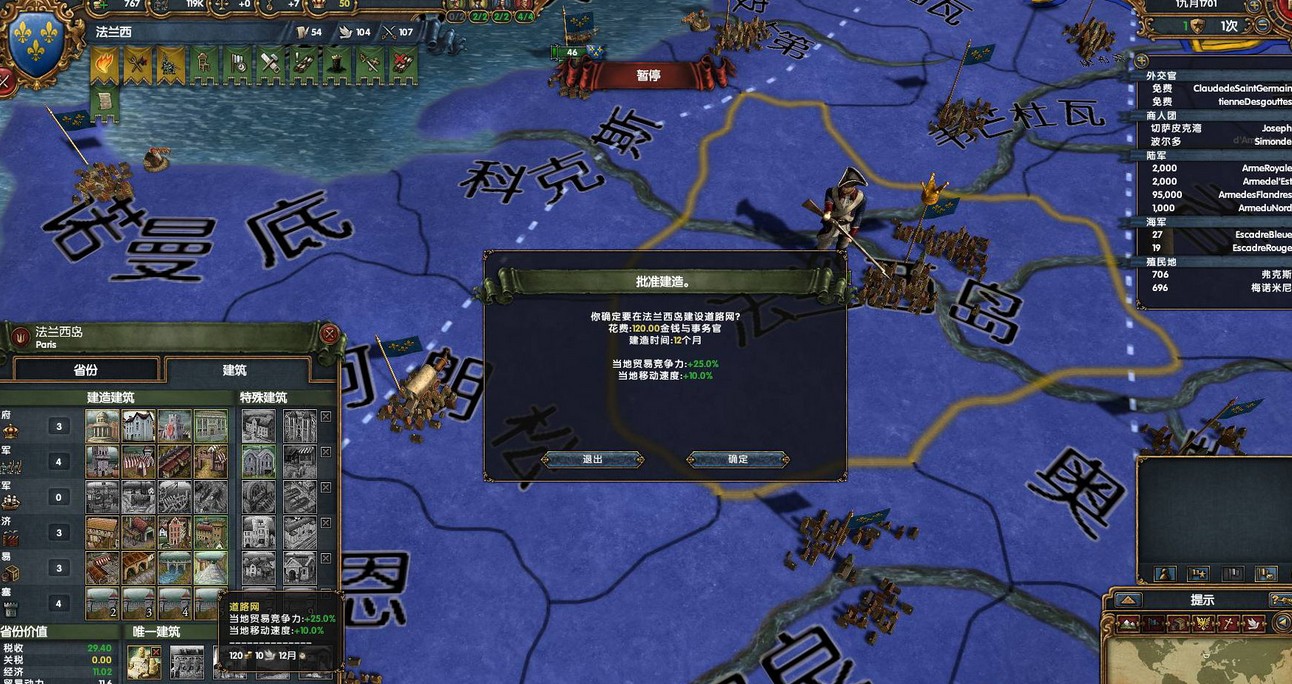Select the 梅诺米尼 colony row
Image resolution: width=1292 pixels, height=684 pixels.
1214,288
